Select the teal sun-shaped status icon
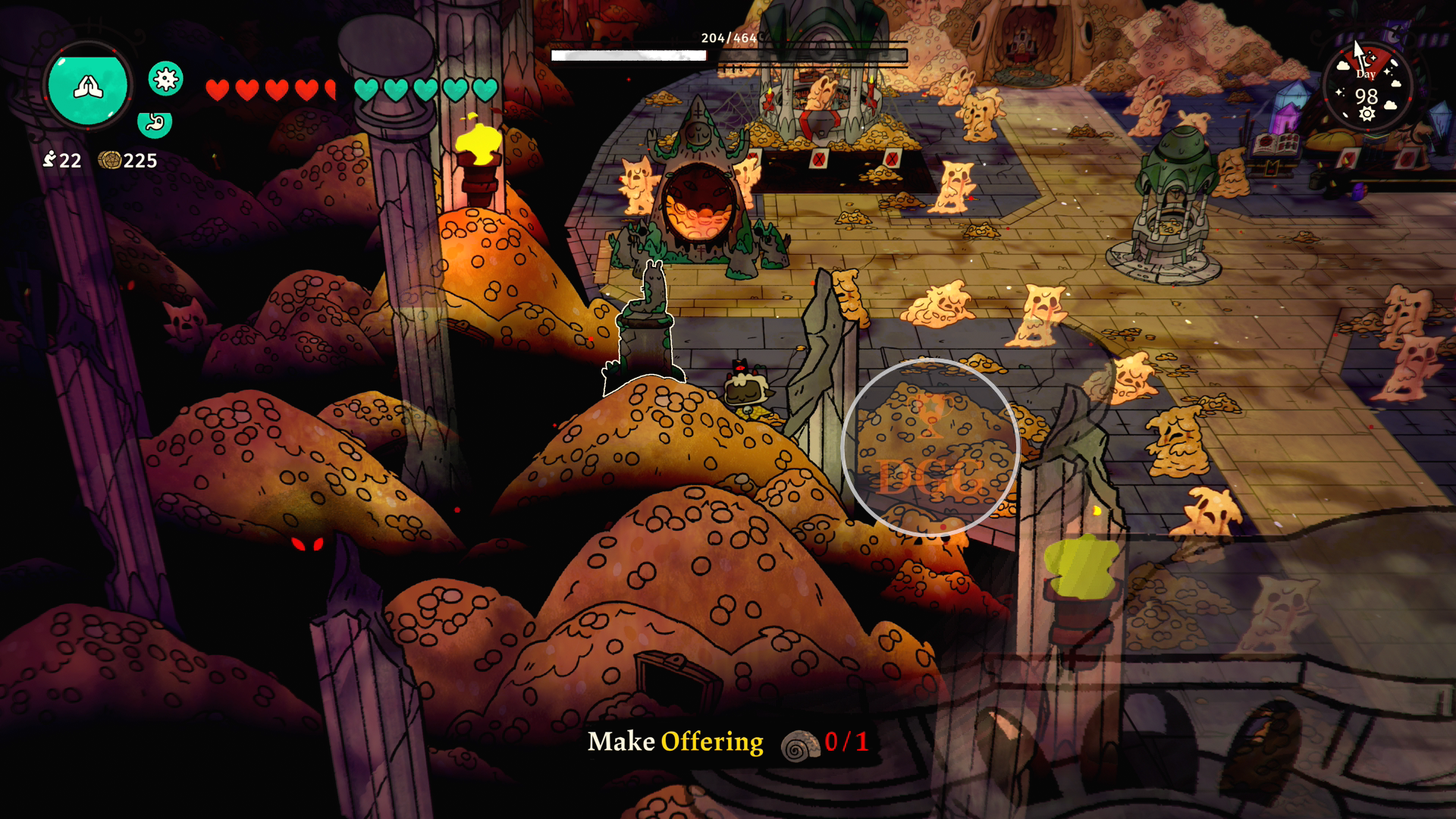The height and width of the screenshot is (819, 1456). 165,78
